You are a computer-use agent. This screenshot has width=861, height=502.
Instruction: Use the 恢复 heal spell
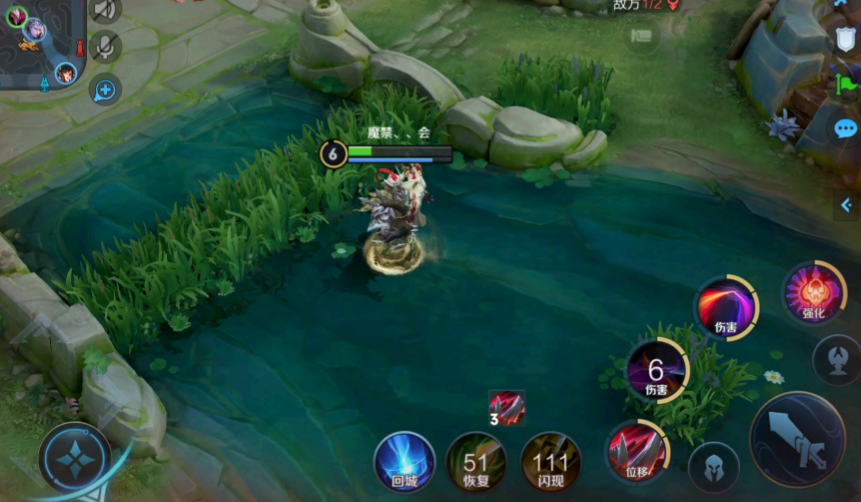click(x=476, y=463)
